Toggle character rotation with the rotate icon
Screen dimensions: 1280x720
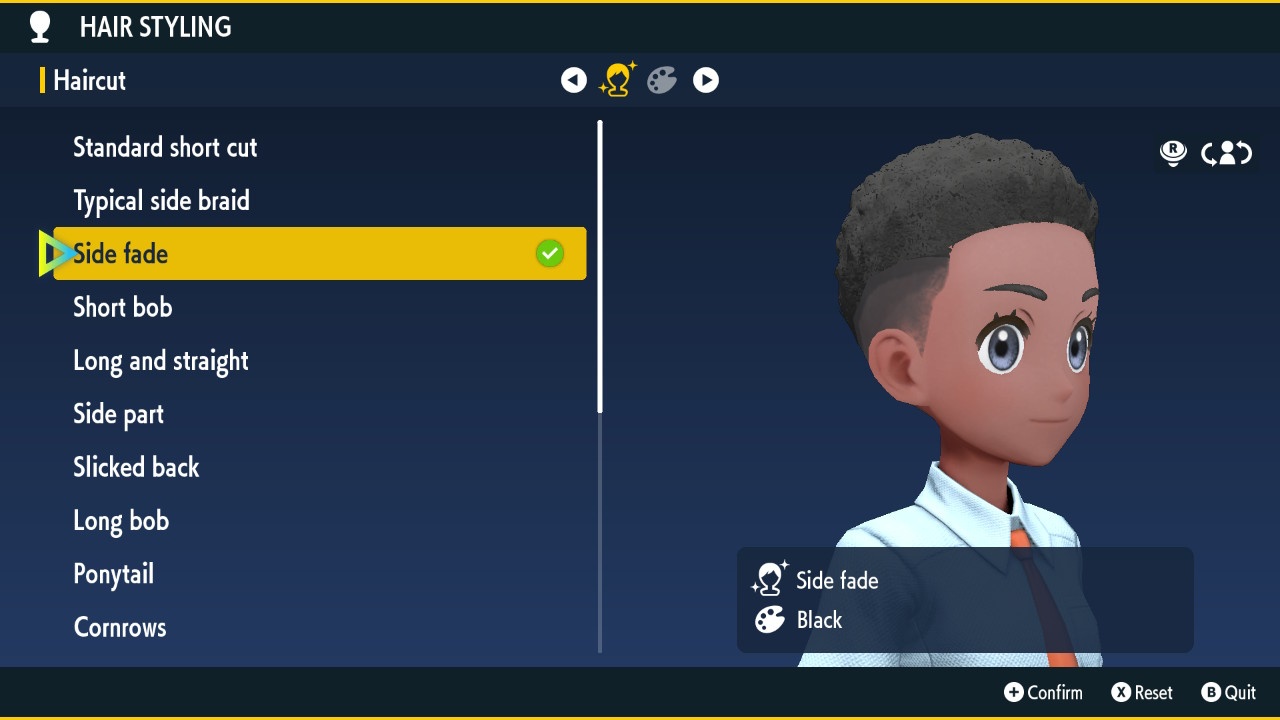point(1226,153)
